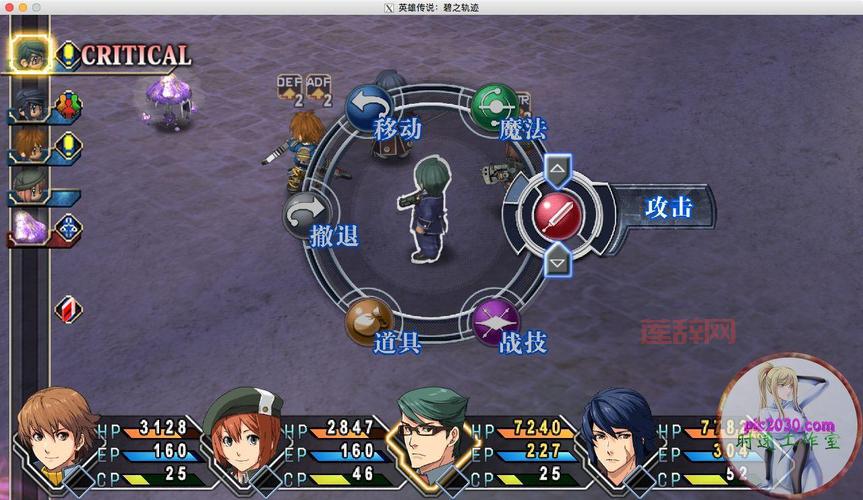This screenshot has width=863, height=500.
Task: Click the down arrow below attack icon
Action: pos(558,261)
